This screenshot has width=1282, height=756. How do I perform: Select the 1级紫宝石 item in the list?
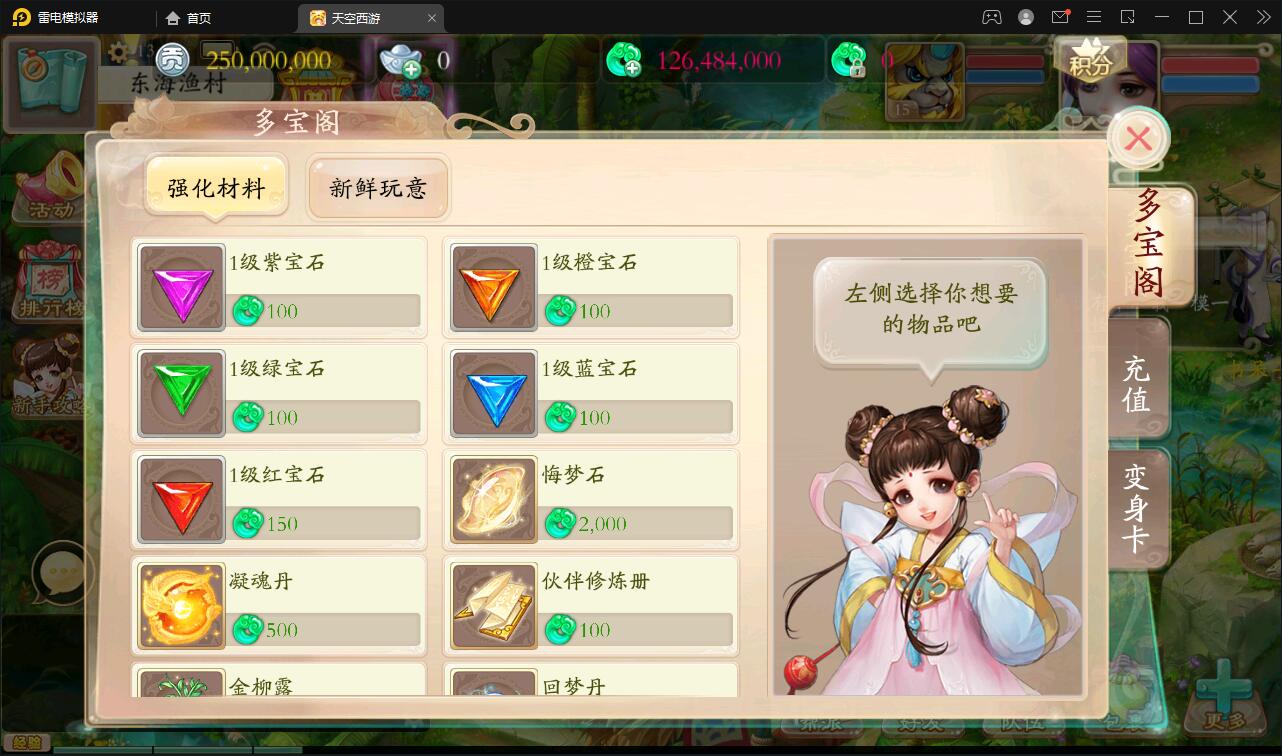pos(278,287)
